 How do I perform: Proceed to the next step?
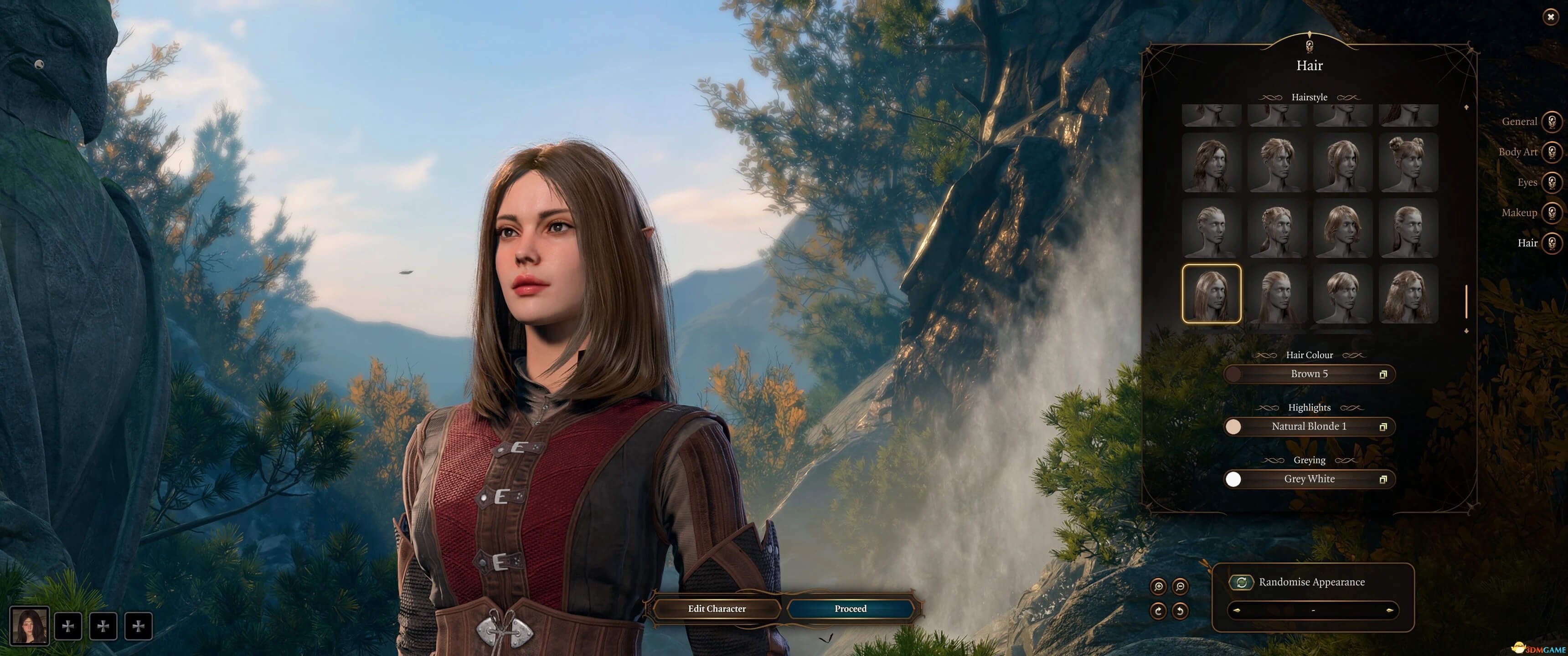coord(851,609)
